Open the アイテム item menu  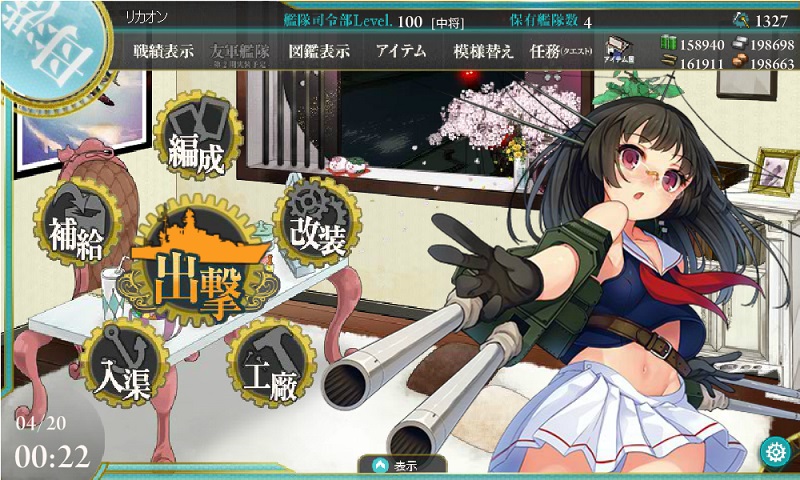click(403, 51)
